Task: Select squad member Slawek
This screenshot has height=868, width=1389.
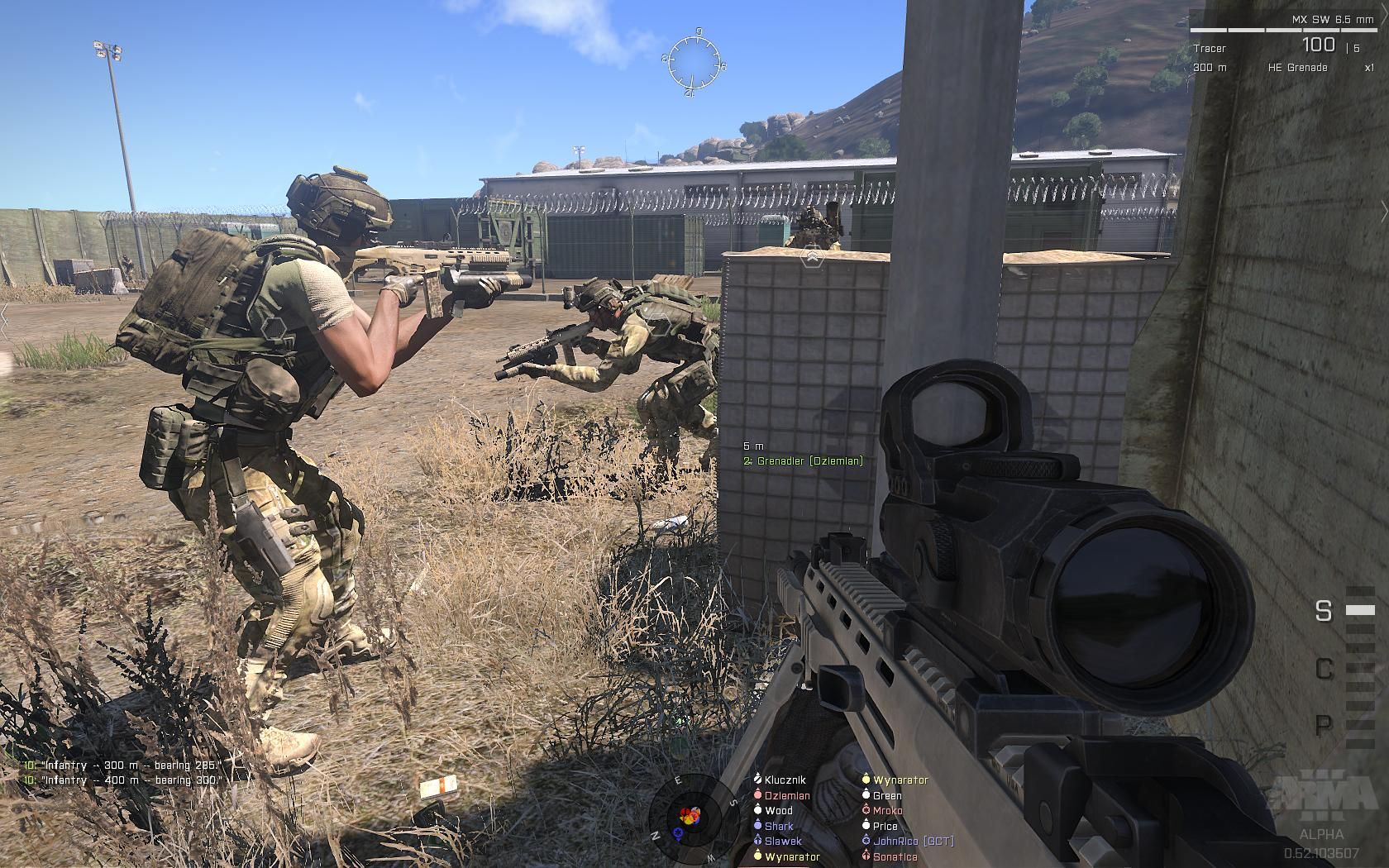Action: click(782, 841)
